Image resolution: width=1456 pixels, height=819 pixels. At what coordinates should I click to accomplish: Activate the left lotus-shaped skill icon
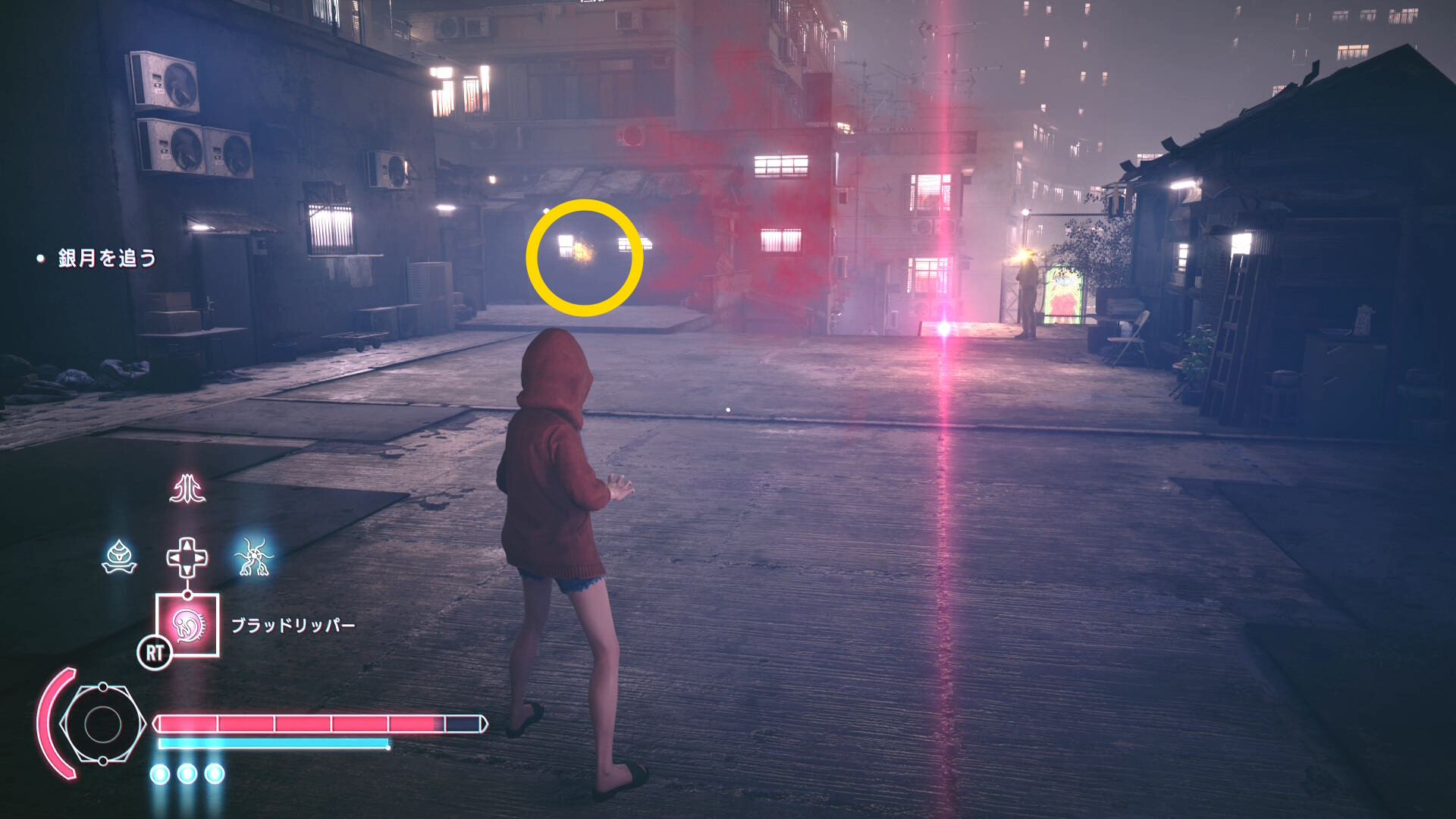click(119, 557)
